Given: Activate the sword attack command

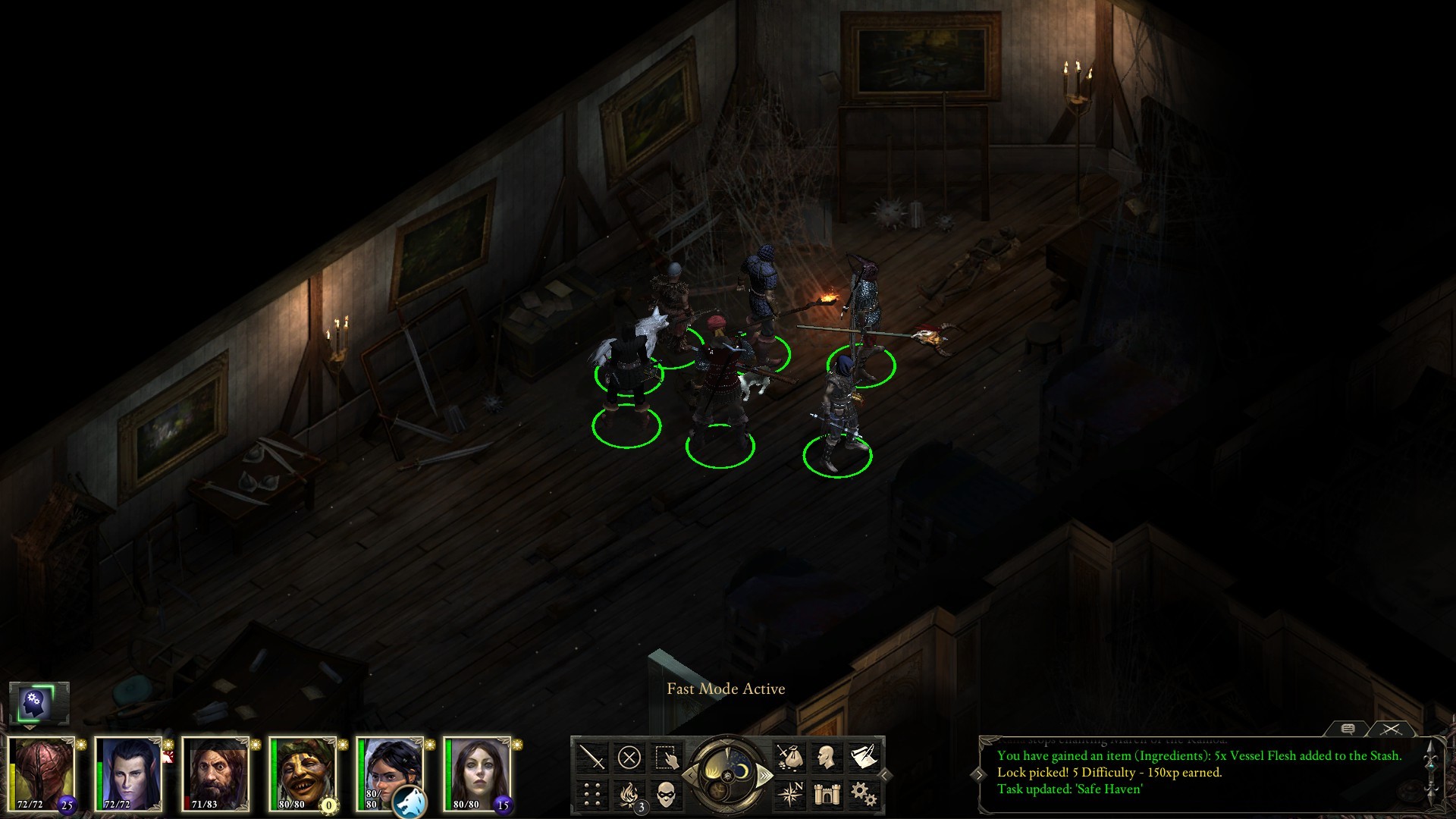Looking at the screenshot, I should (591, 756).
